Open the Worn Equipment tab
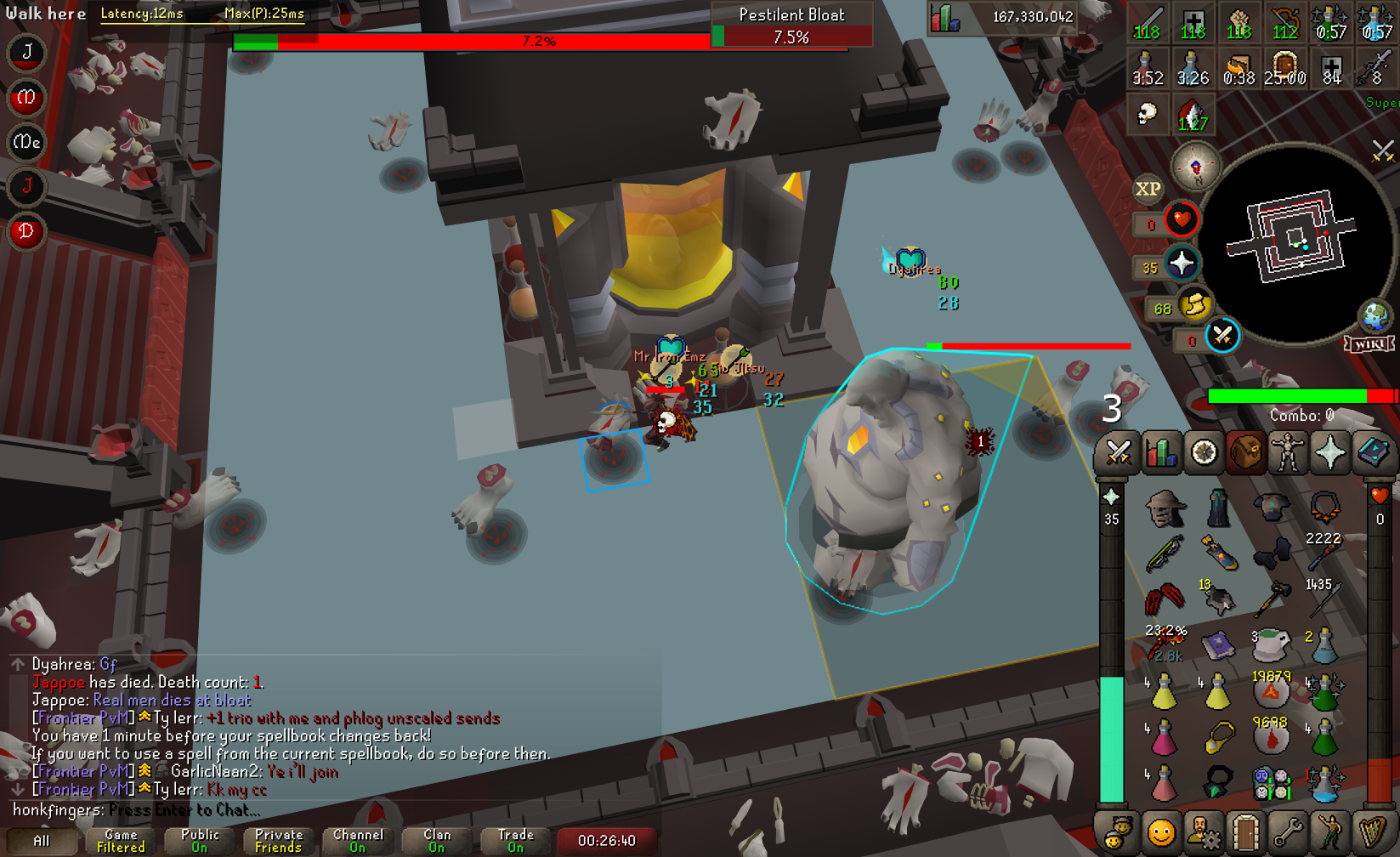The height and width of the screenshot is (857, 1400). [1288, 452]
